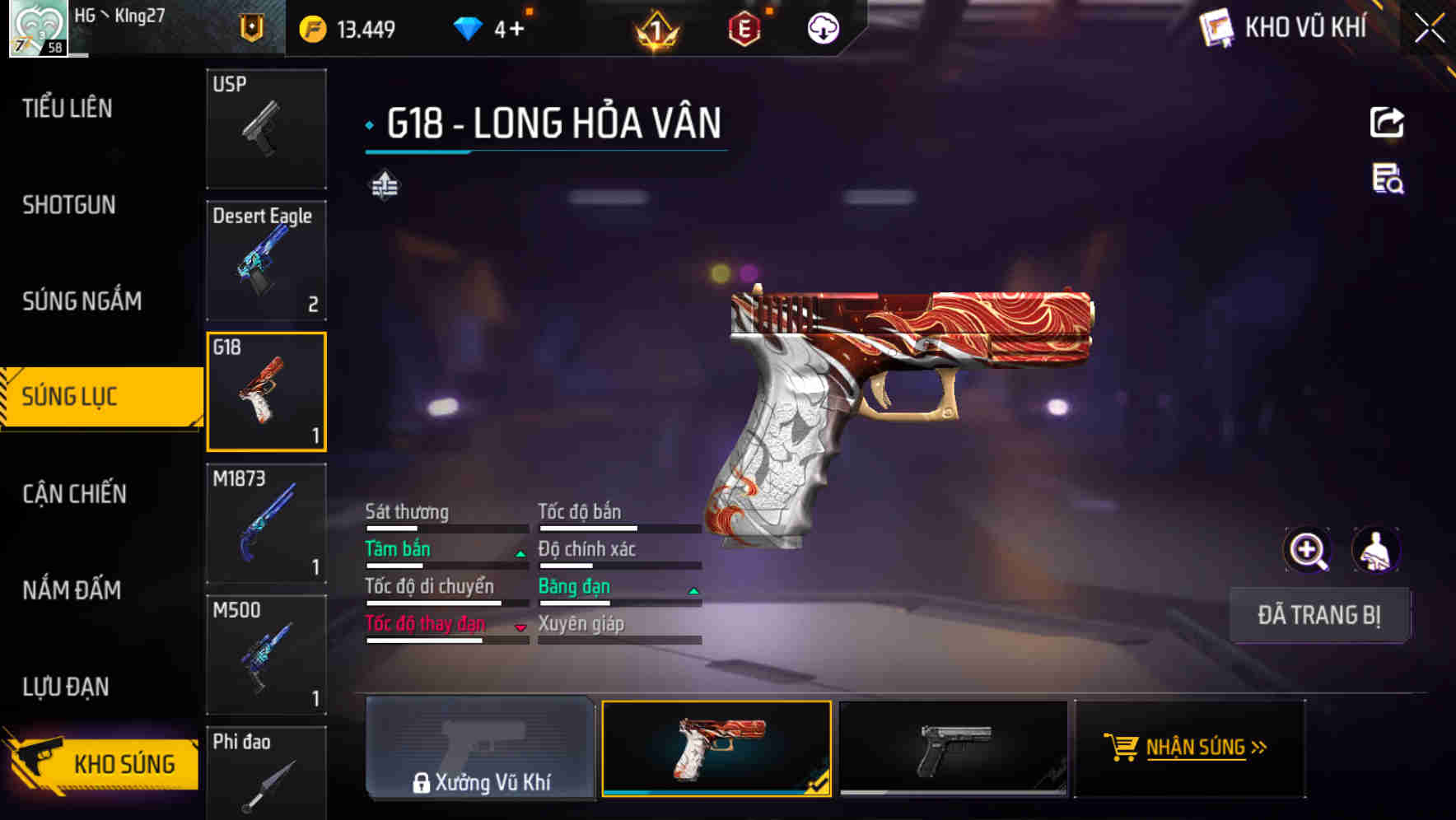1456x820 pixels.
Task: Open the Shotgun weapon category
Action: (x=69, y=204)
